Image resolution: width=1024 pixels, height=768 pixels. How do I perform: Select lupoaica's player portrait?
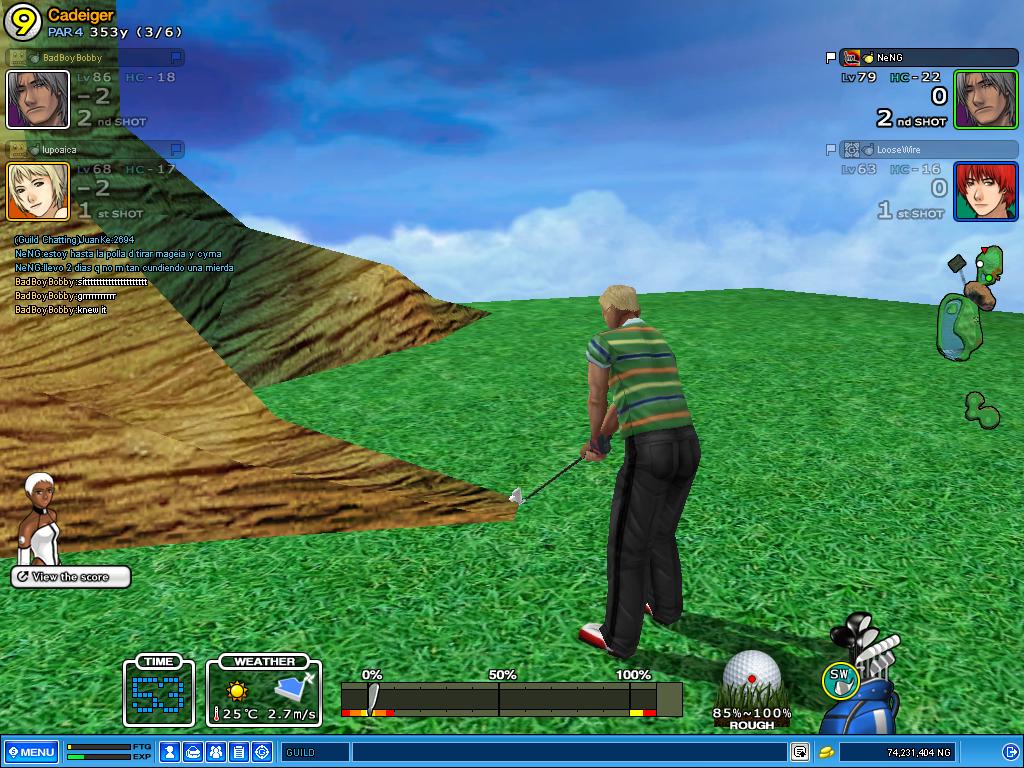coord(38,191)
